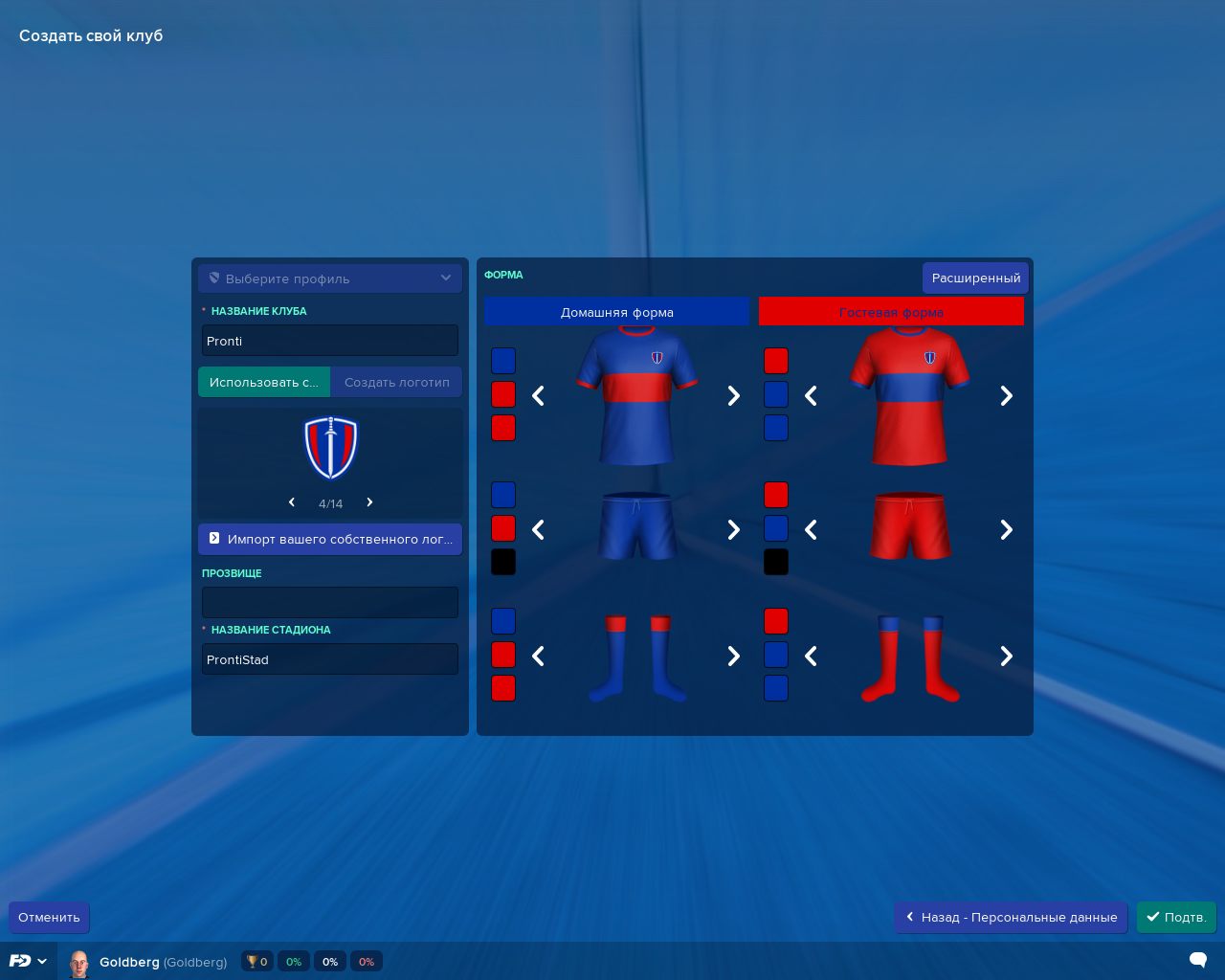This screenshot has height=980, width=1225.
Task: Show the previous club logo
Action: (x=292, y=502)
